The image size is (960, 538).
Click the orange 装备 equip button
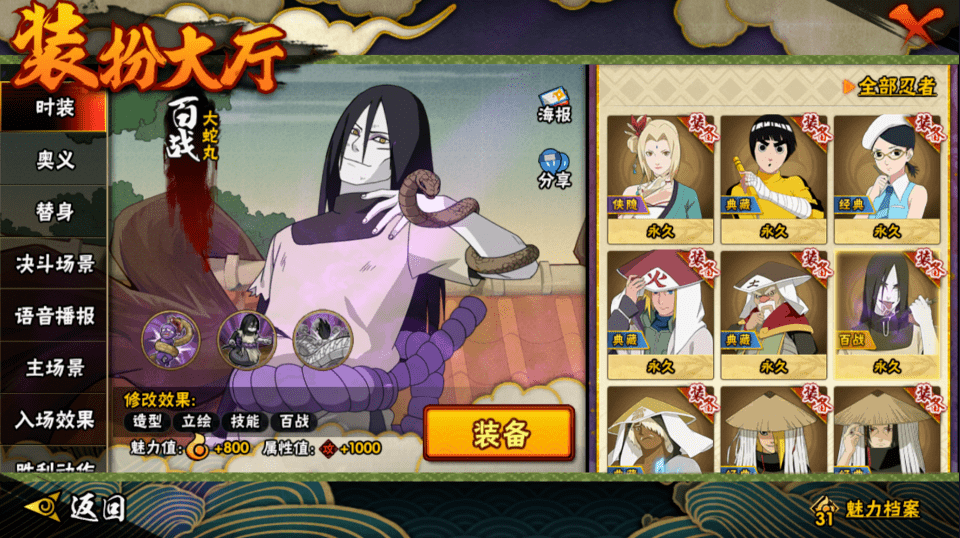click(x=499, y=433)
